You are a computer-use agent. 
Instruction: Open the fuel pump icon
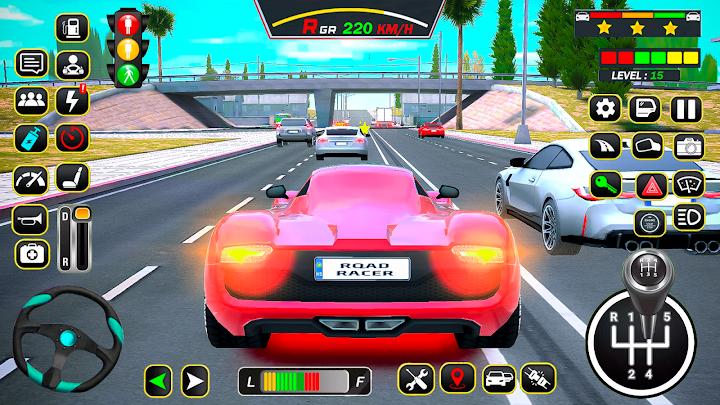pyautogui.click(x=71, y=26)
